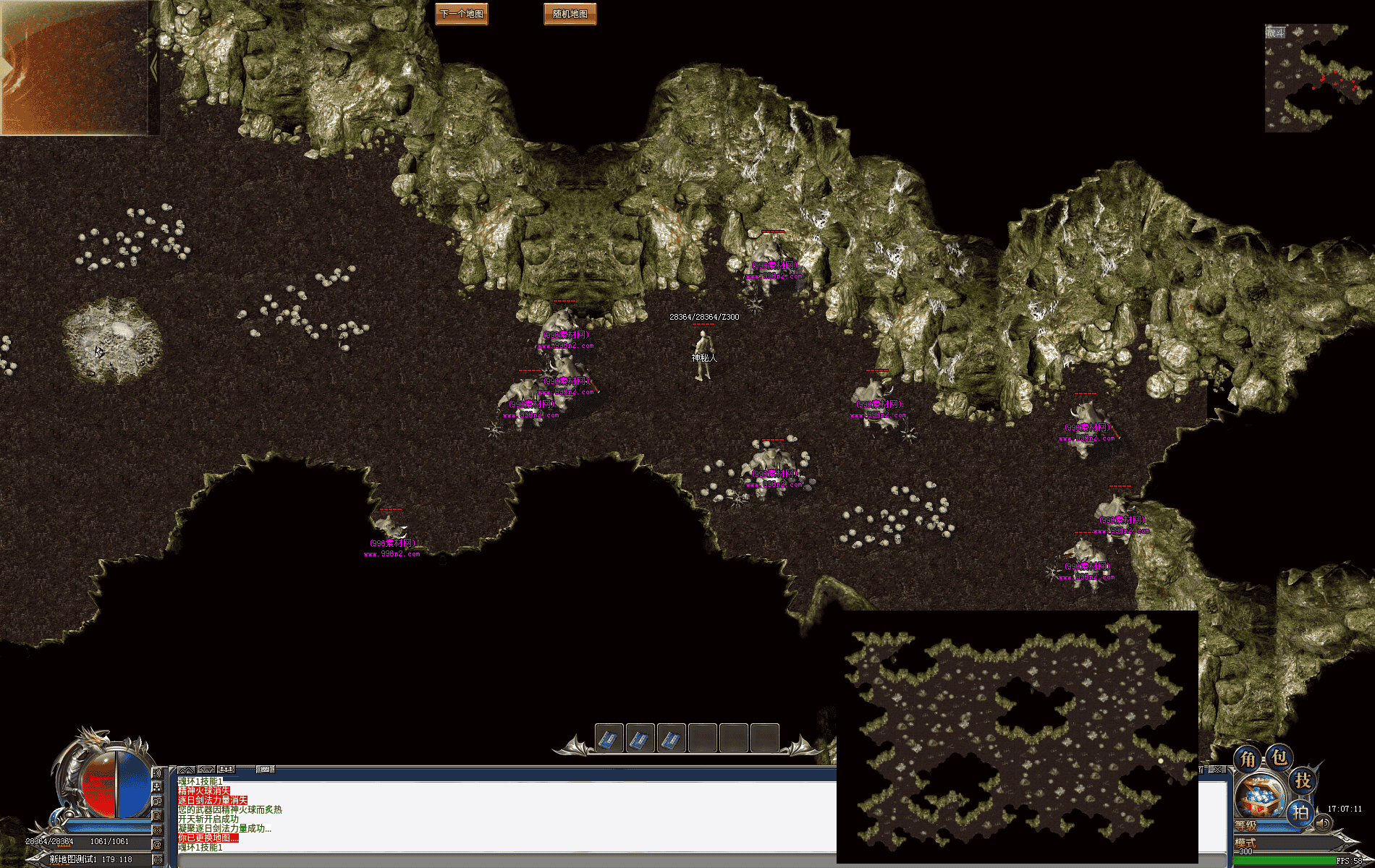
Task: Click the 随机地图 (random map) button
Action: [x=570, y=14]
